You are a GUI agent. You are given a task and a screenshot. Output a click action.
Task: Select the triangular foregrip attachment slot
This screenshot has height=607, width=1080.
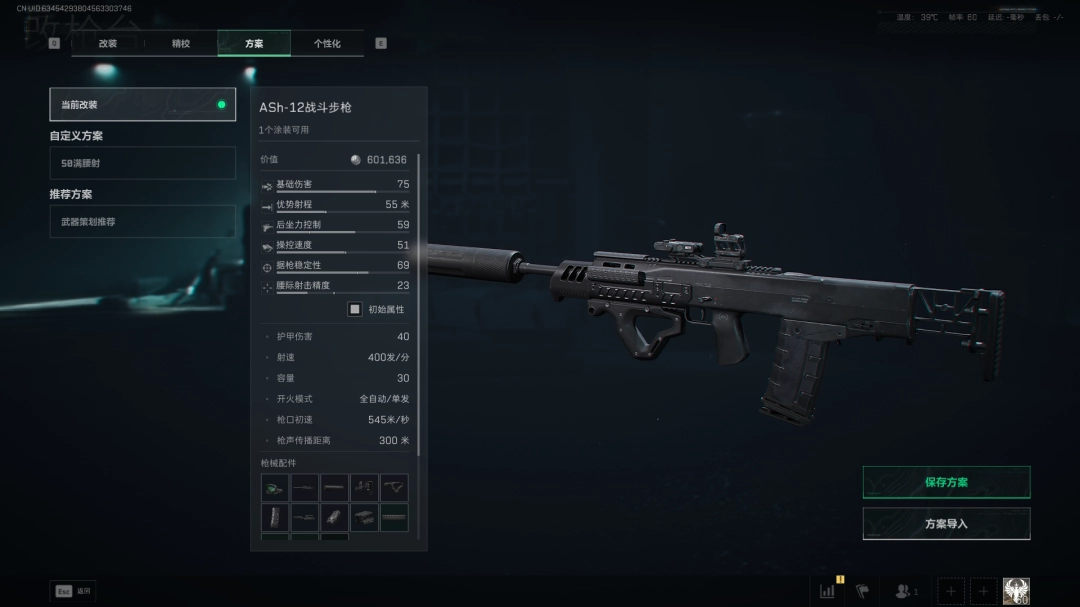pos(394,488)
